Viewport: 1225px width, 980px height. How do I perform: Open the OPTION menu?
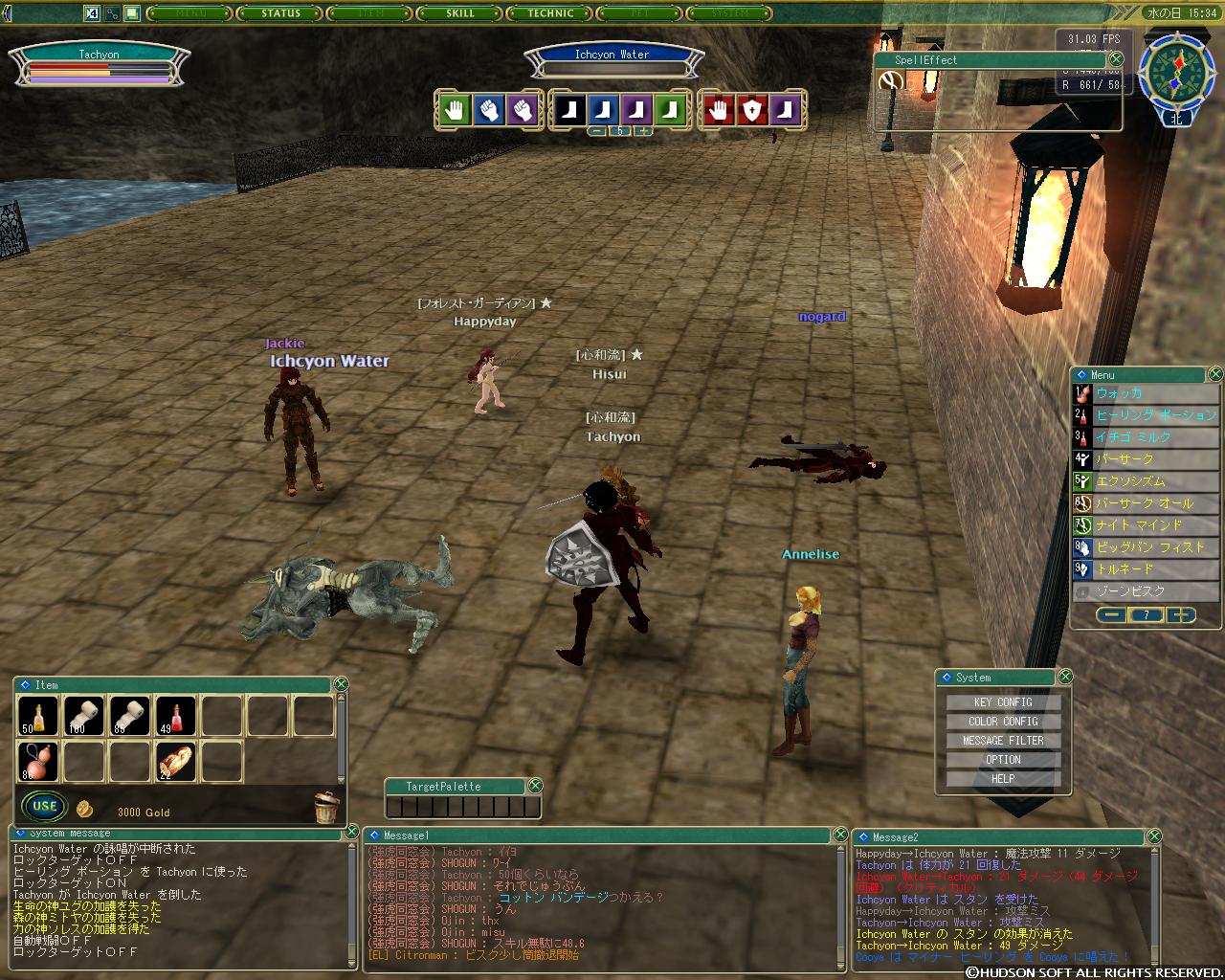click(1003, 759)
